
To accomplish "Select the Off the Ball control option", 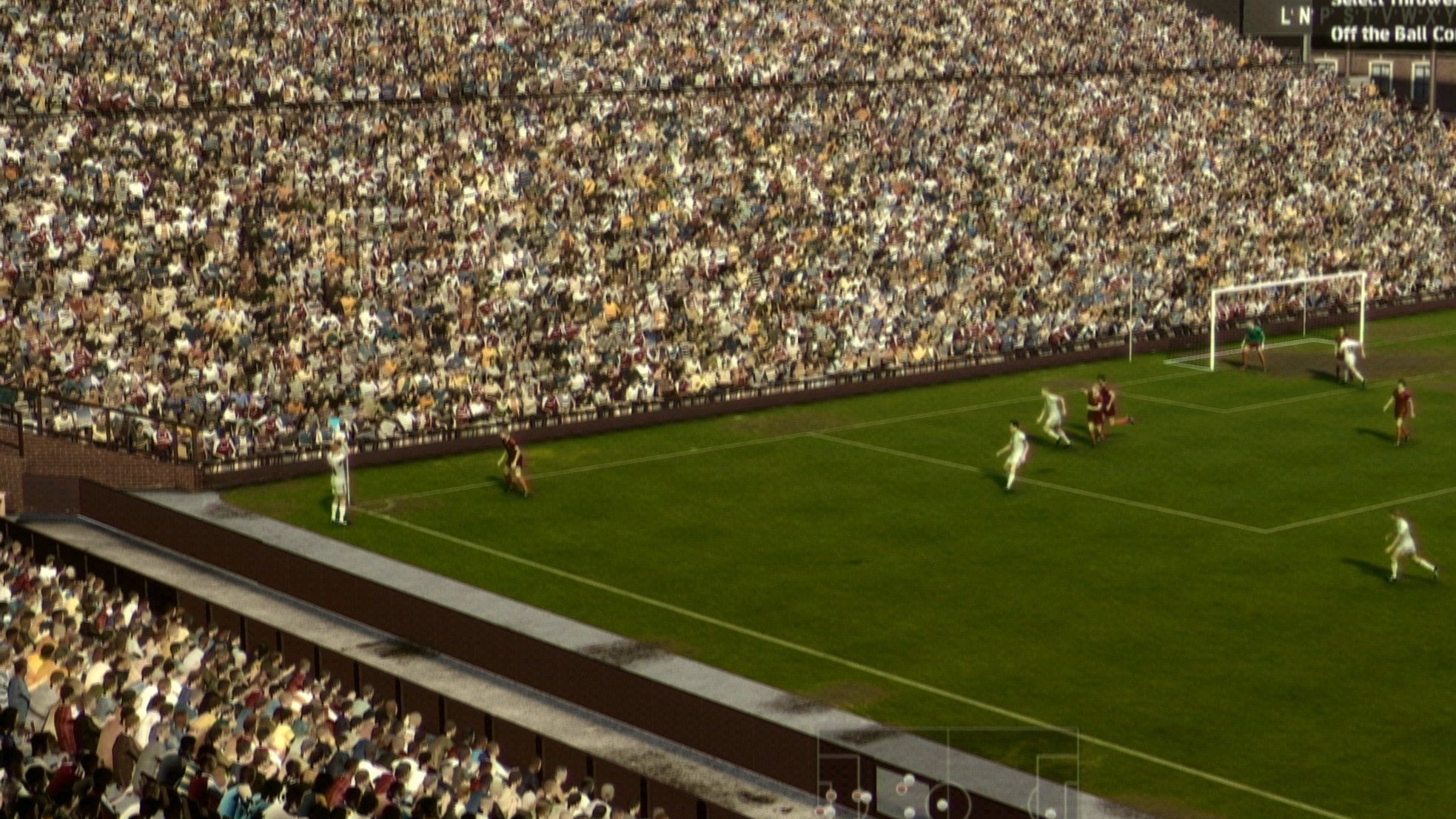I will click(1392, 35).
